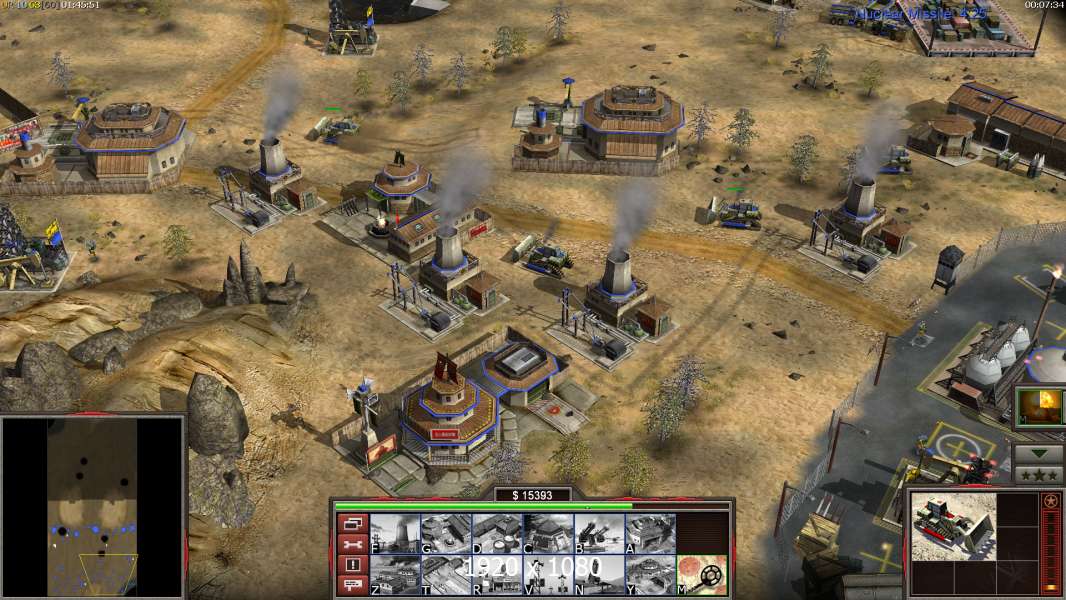Build the supply center with silos (D)
The image size is (1066, 600).
(x=497, y=533)
